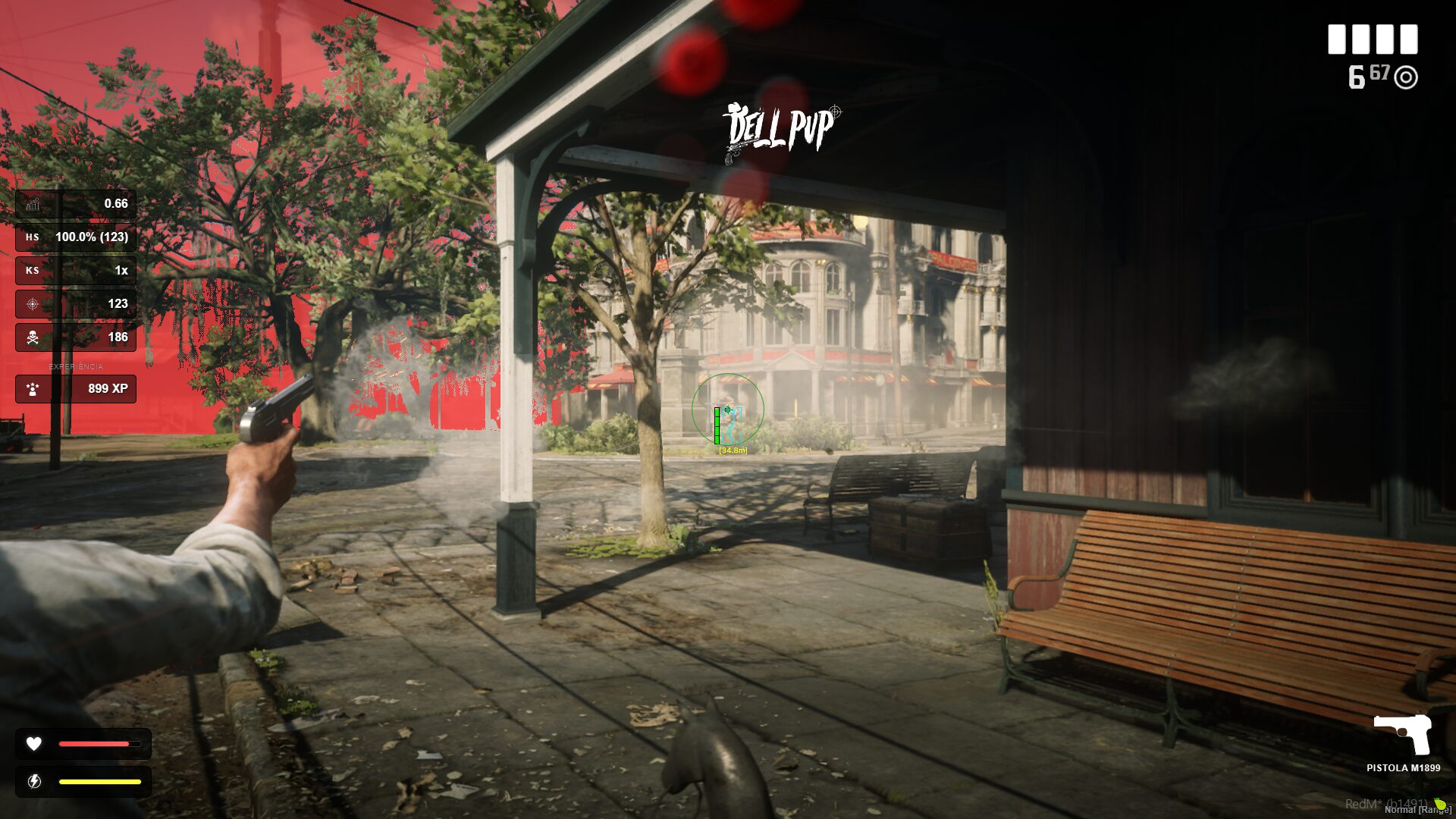The width and height of the screenshot is (1456, 819).
Task: Click the Dell PvP server logo
Action: pos(781,130)
